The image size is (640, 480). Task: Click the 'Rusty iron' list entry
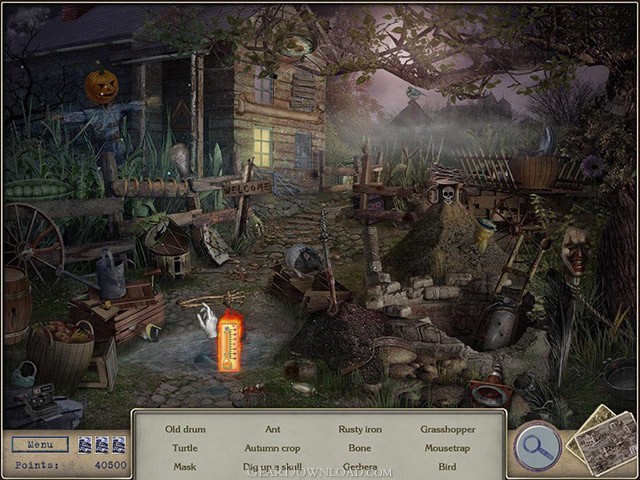tap(359, 429)
